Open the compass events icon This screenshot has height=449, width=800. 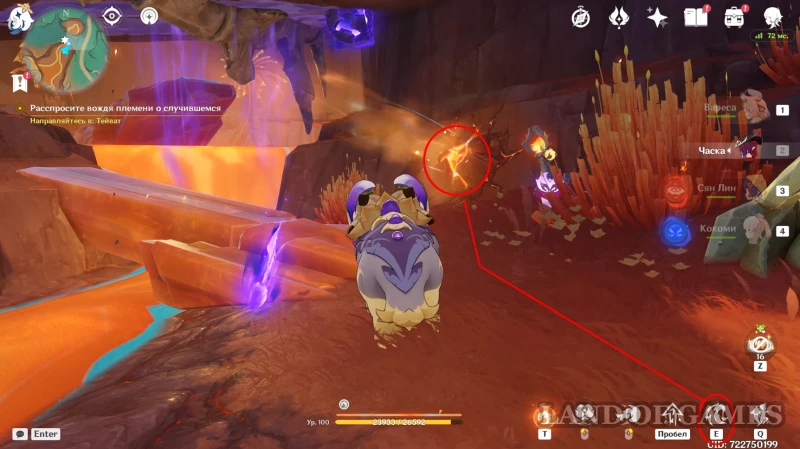tap(581, 17)
